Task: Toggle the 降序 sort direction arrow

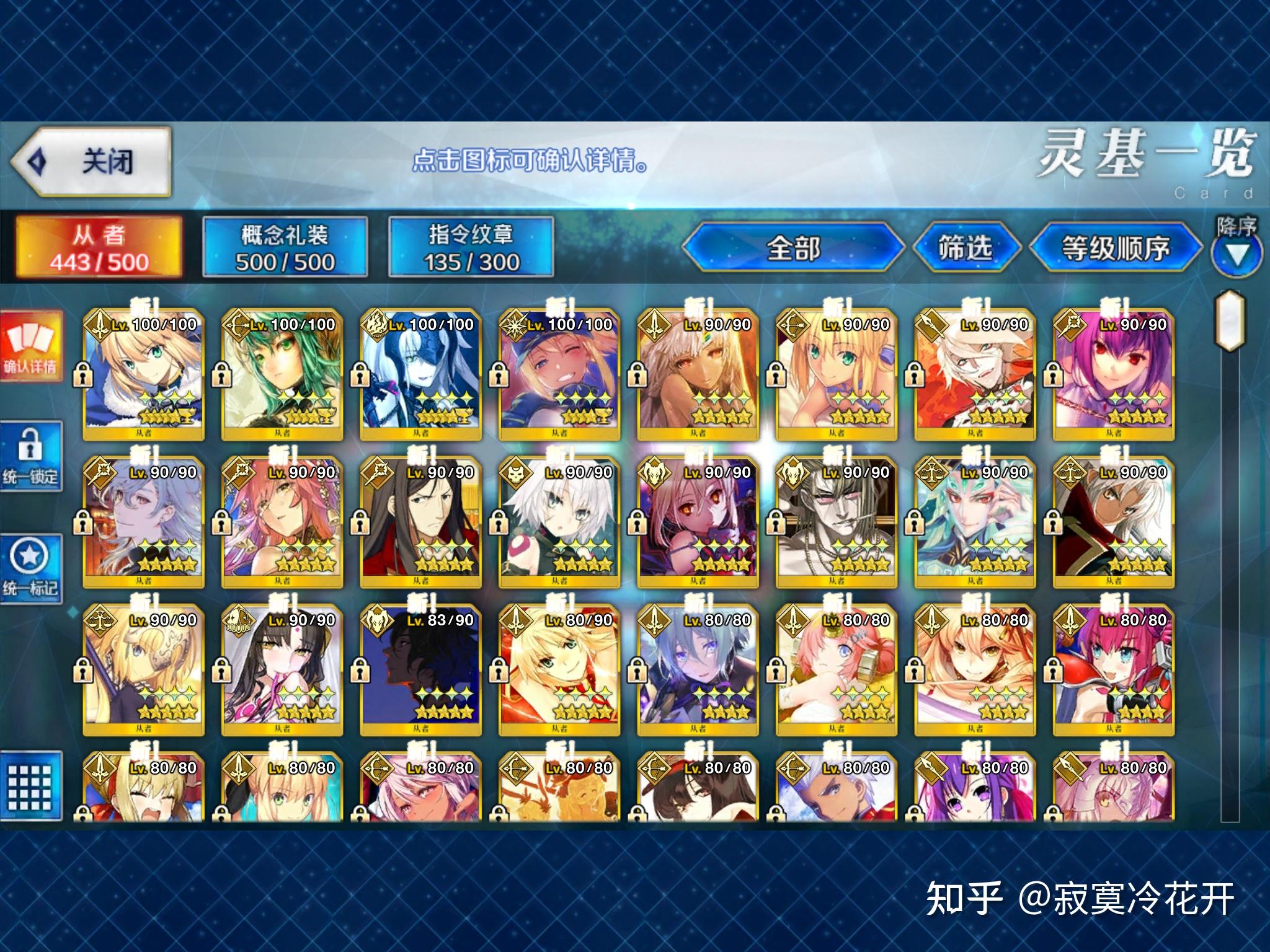Action: coord(1237,254)
